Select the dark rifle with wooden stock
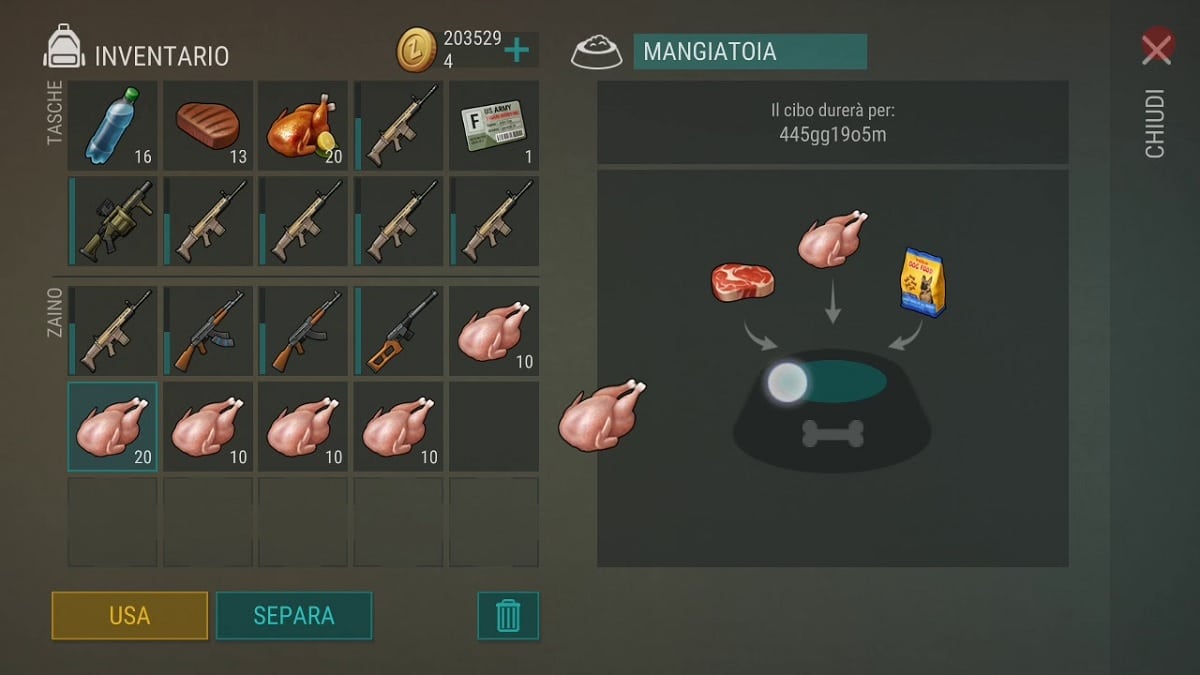Viewport: 1200px width, 675px height. tap(399, 331)
